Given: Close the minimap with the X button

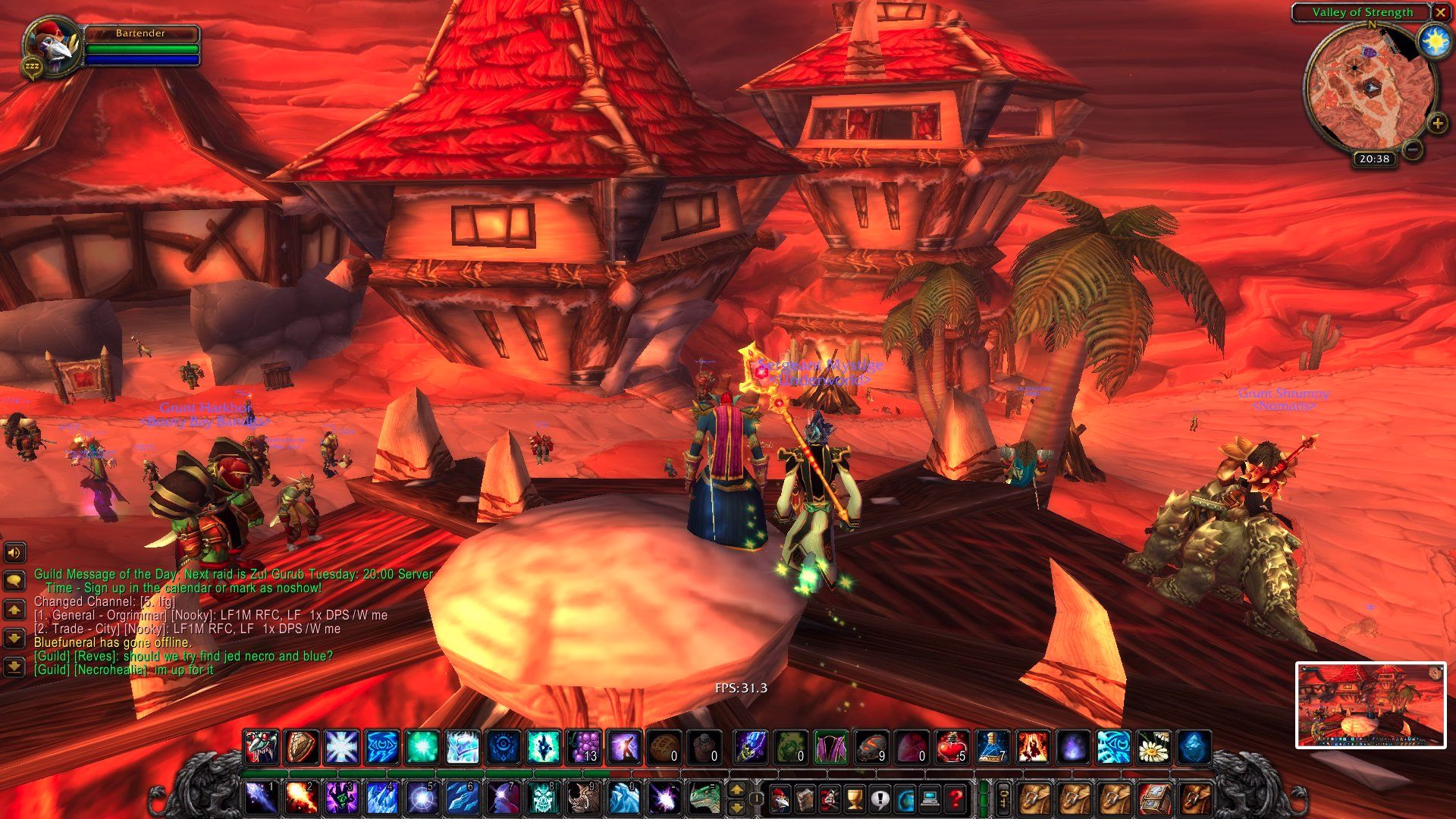Looking at the screenshot, I should pos(1440,12).
